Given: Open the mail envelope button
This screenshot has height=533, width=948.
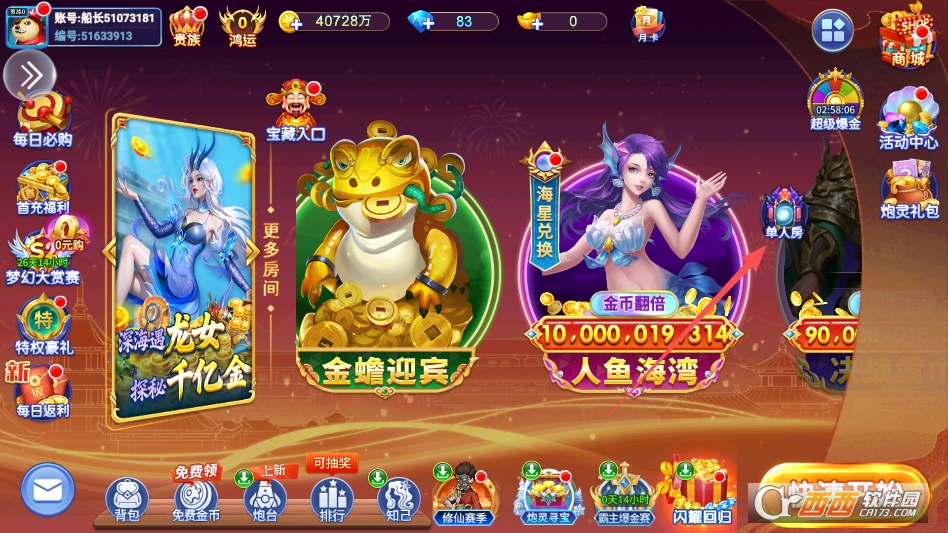Looking at the screenshot, I should click(48, 491).
